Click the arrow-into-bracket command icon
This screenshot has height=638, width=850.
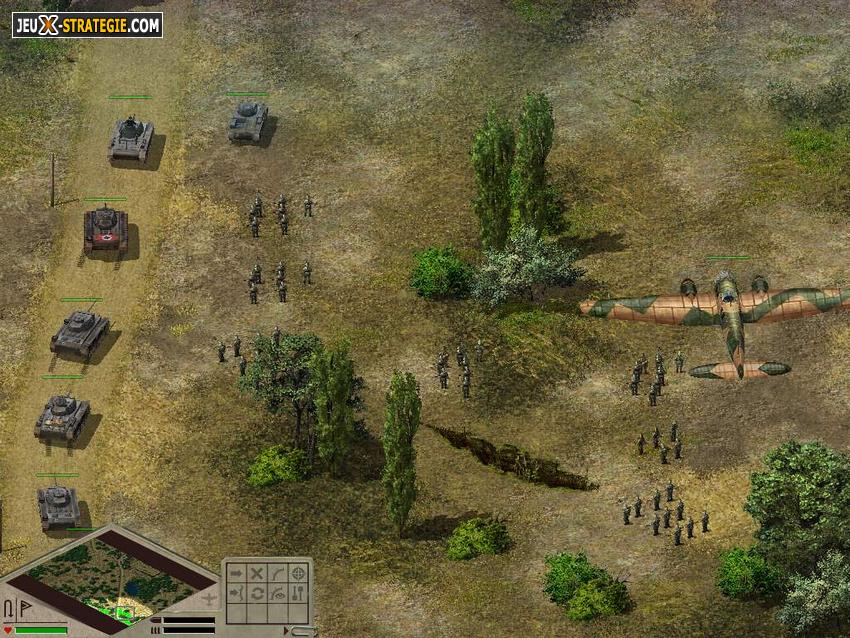tap(235, 593)
